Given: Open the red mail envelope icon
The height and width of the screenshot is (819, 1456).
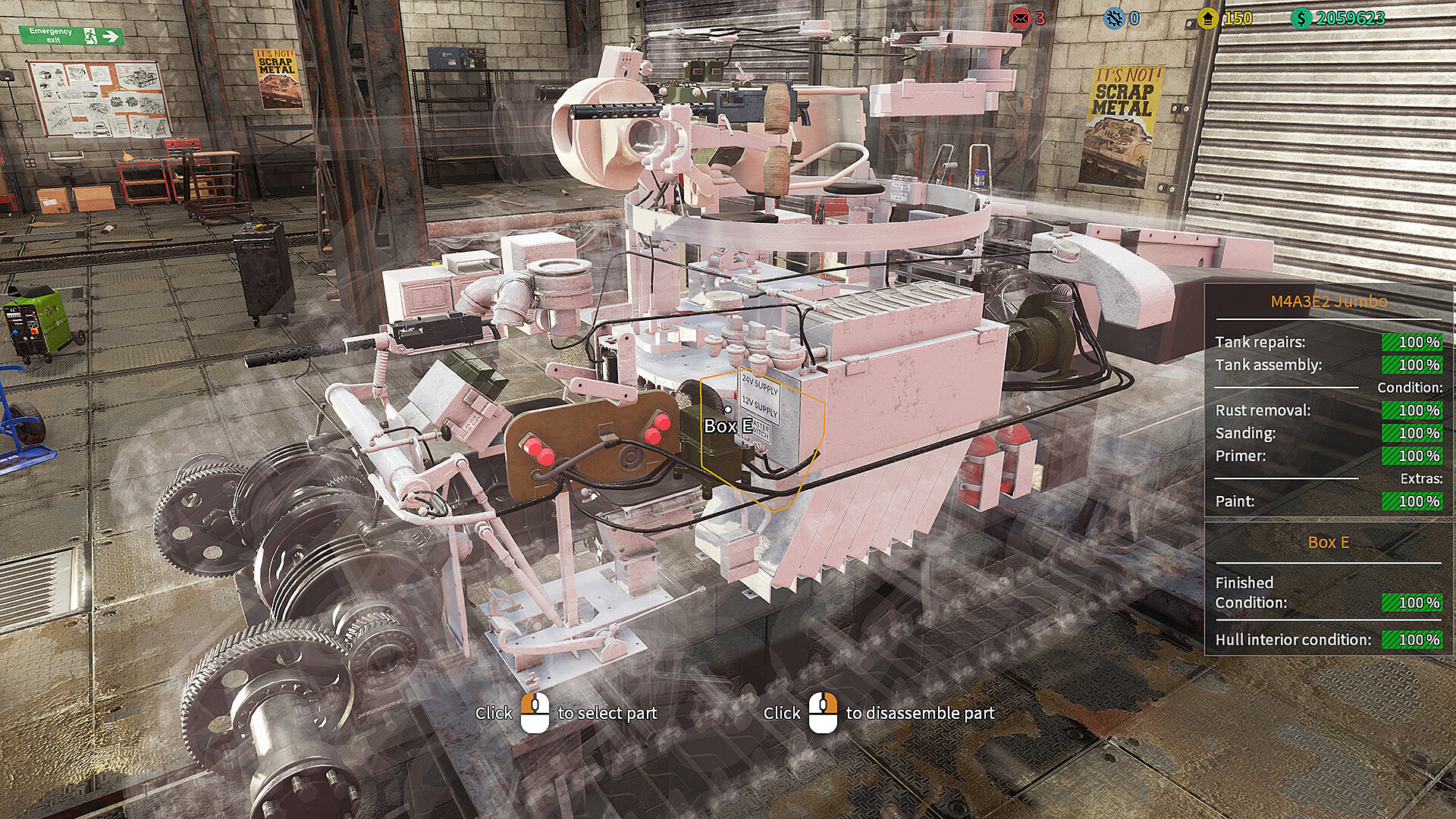Looking at the screenshot, I should (1020, 18).
